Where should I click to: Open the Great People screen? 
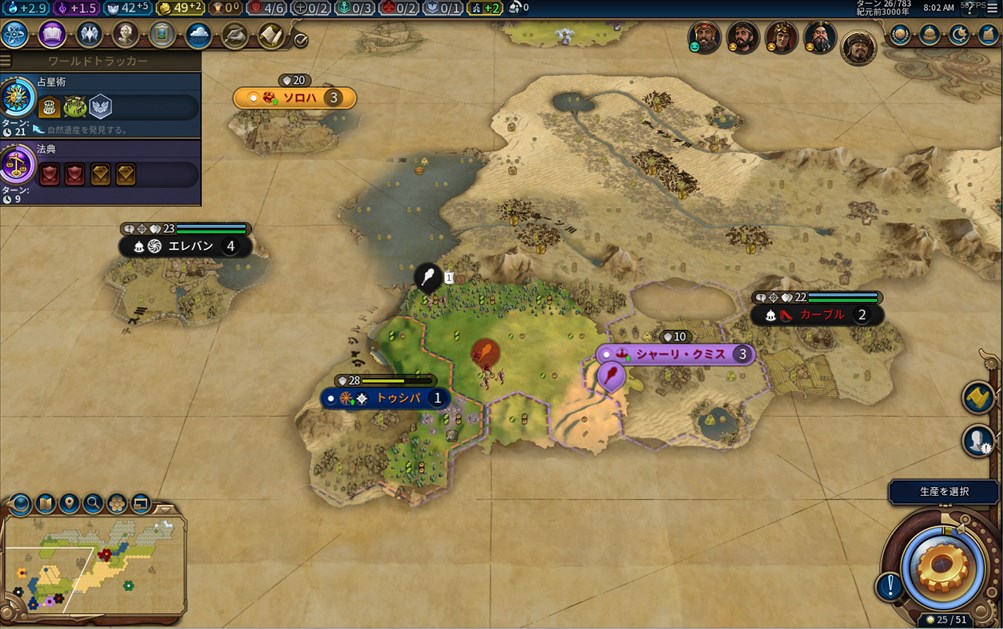click(125, 35)
